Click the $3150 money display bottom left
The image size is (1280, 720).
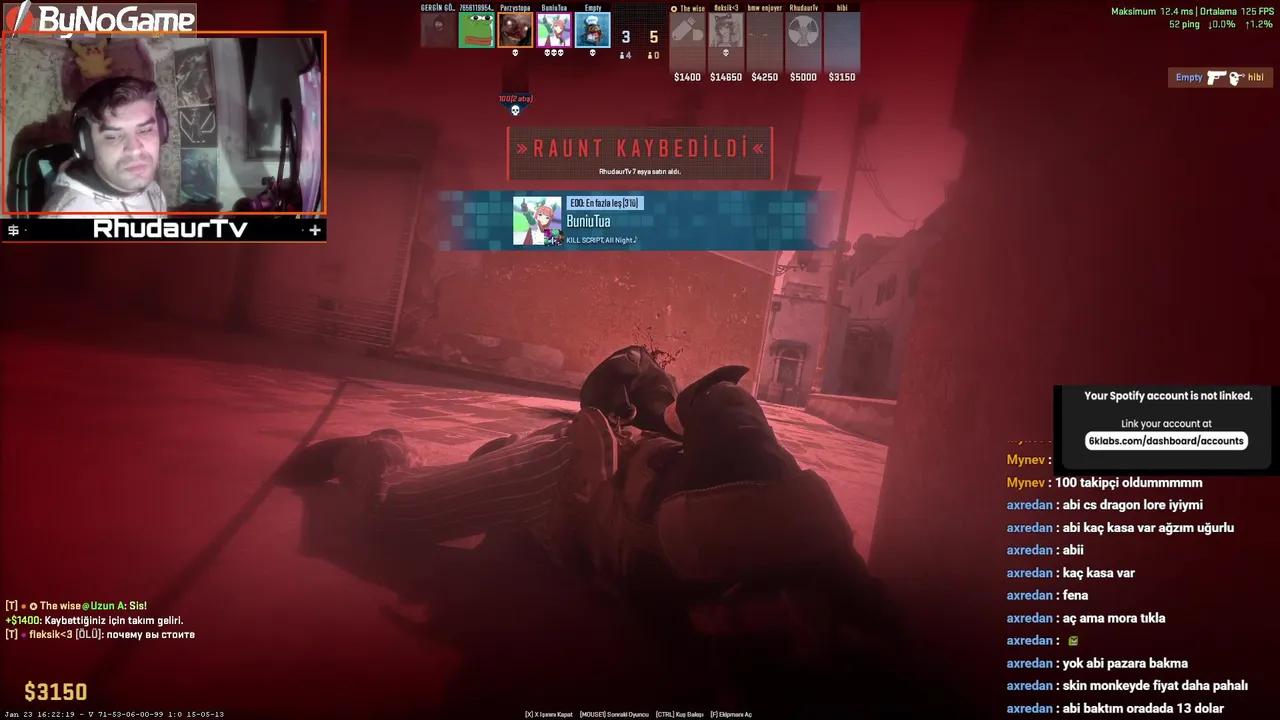click(55, 692)
